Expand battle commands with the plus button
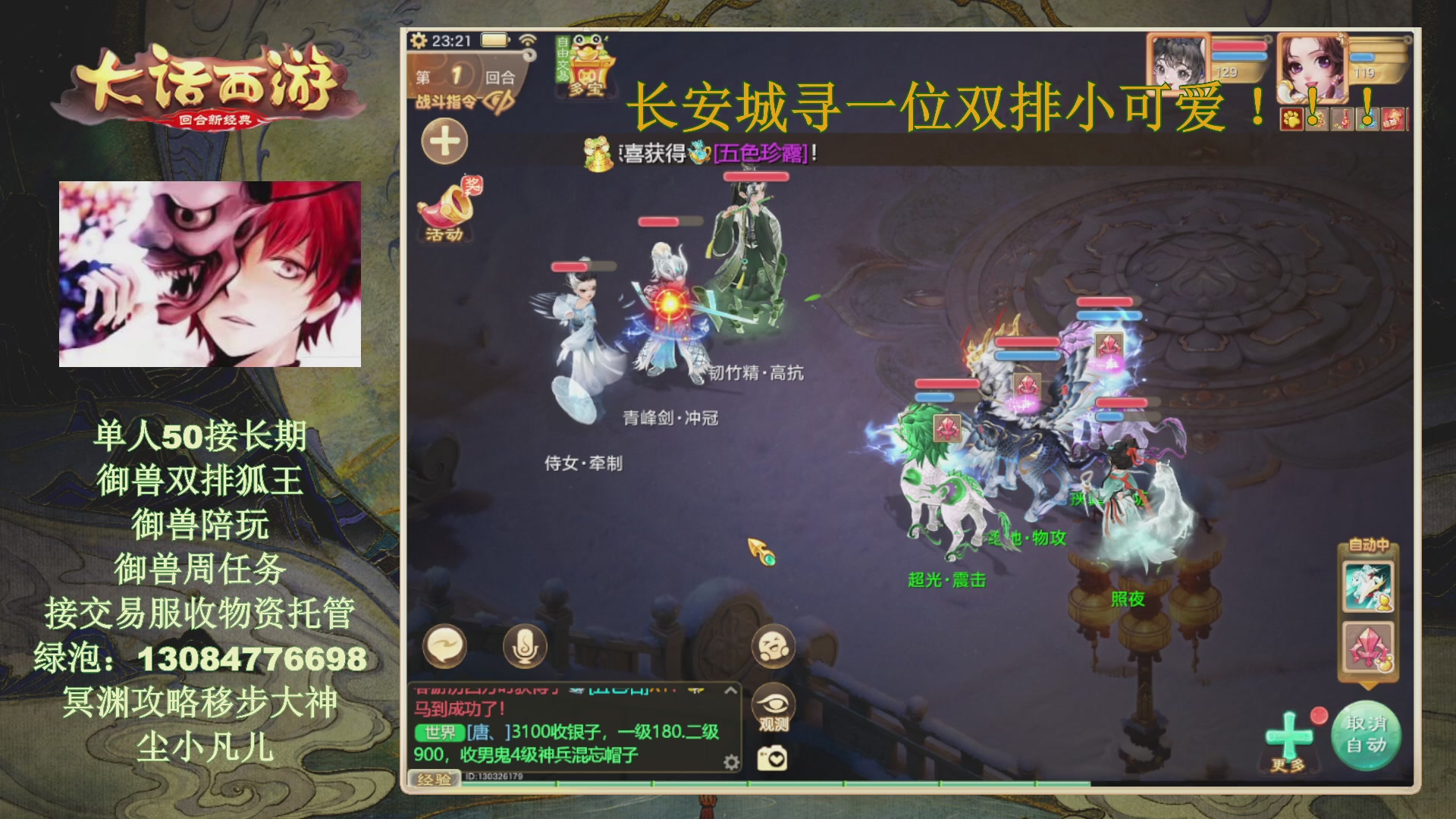The width and height of the screenshot is (1456, 819). (x=444, y=141)
